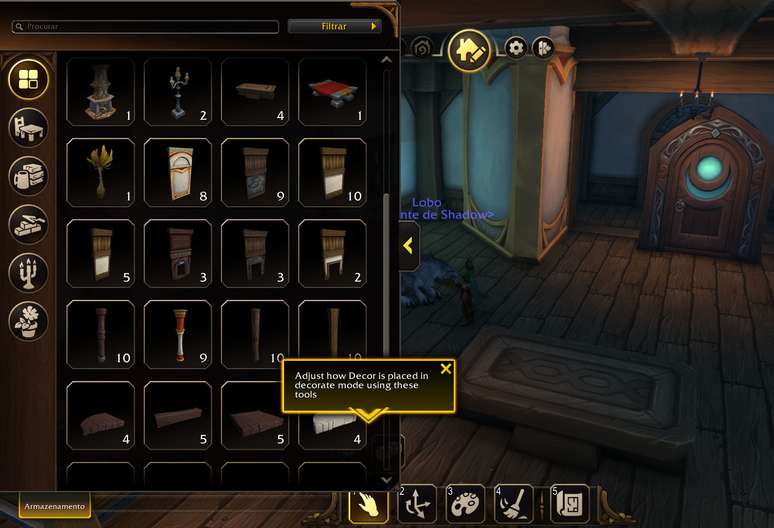The image size is (774, 528).
Task: Pick the orange and white column item
Action: (178, 334)
